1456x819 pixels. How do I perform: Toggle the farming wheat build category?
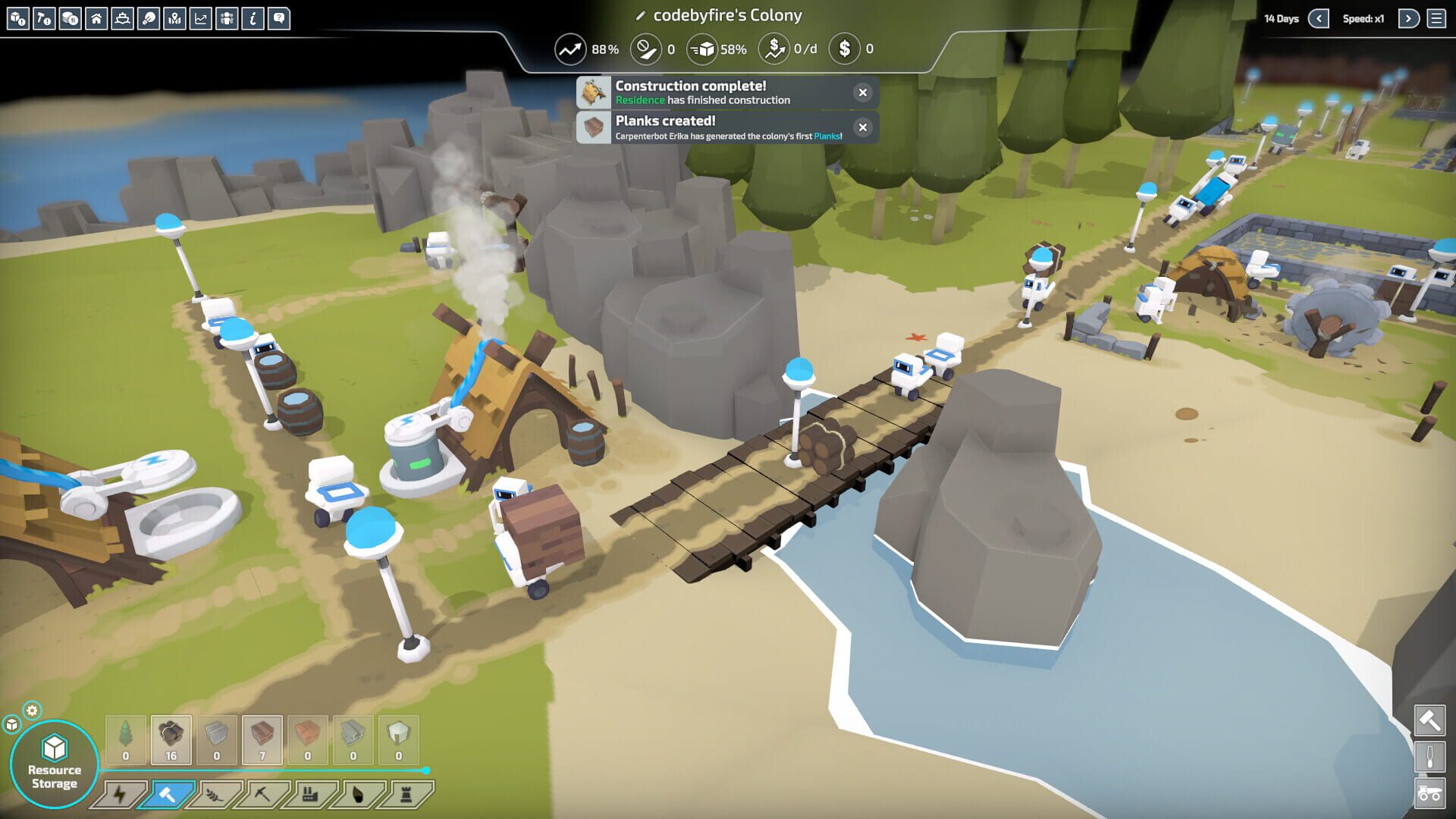pos(213,794)
